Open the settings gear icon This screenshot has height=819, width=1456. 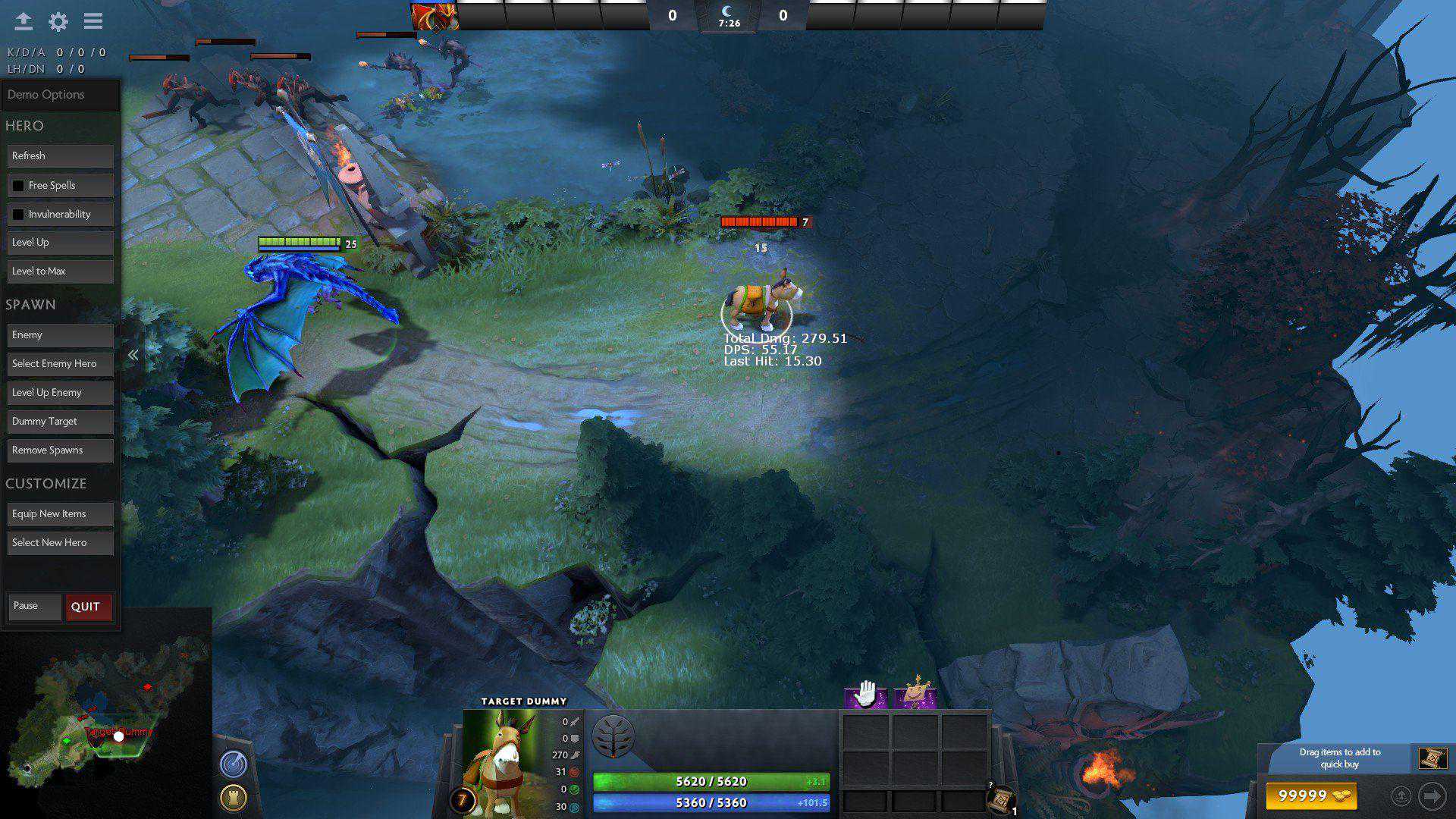point(58,23)
